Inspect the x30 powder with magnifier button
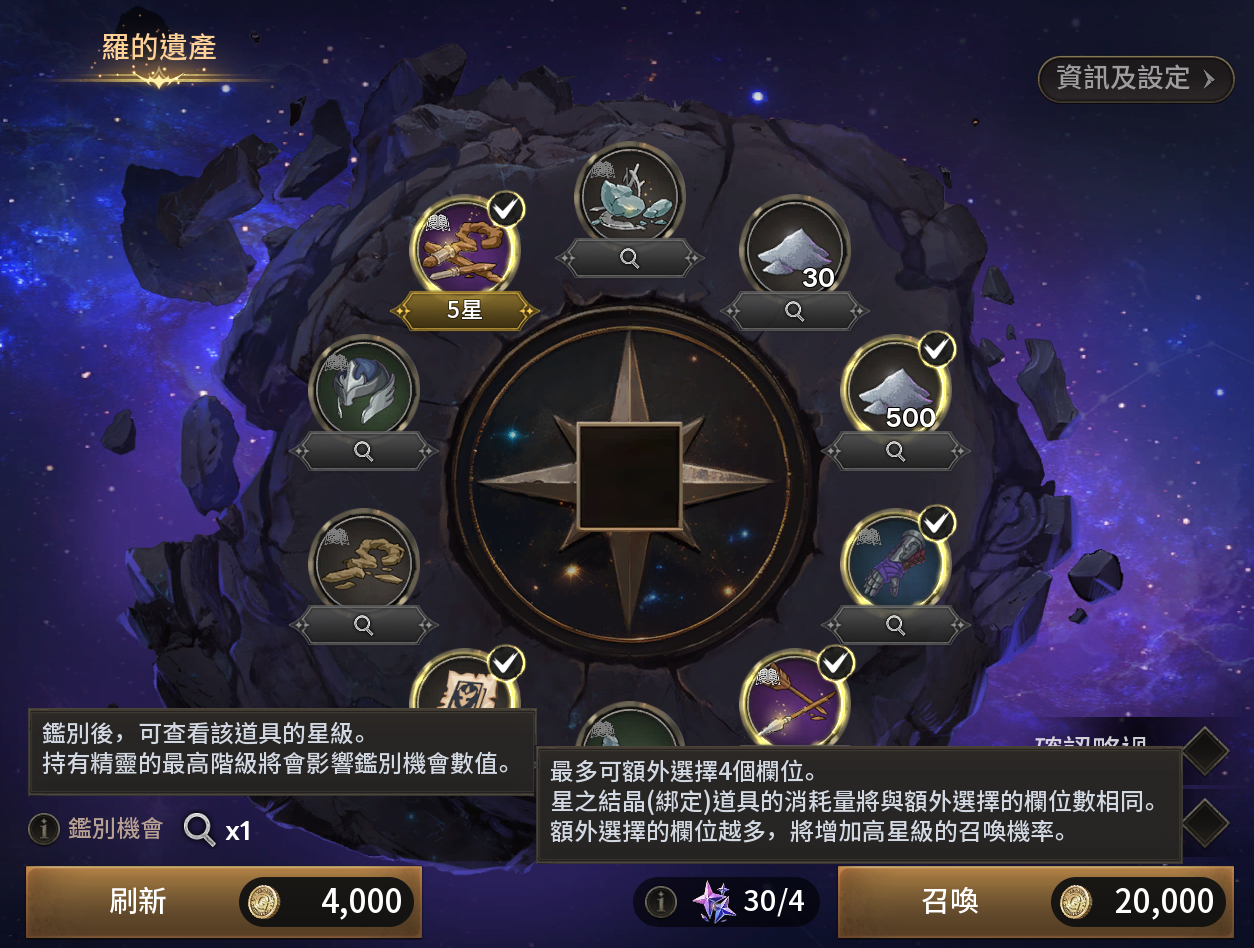1254x948 pixels. [x=794, y=311]
